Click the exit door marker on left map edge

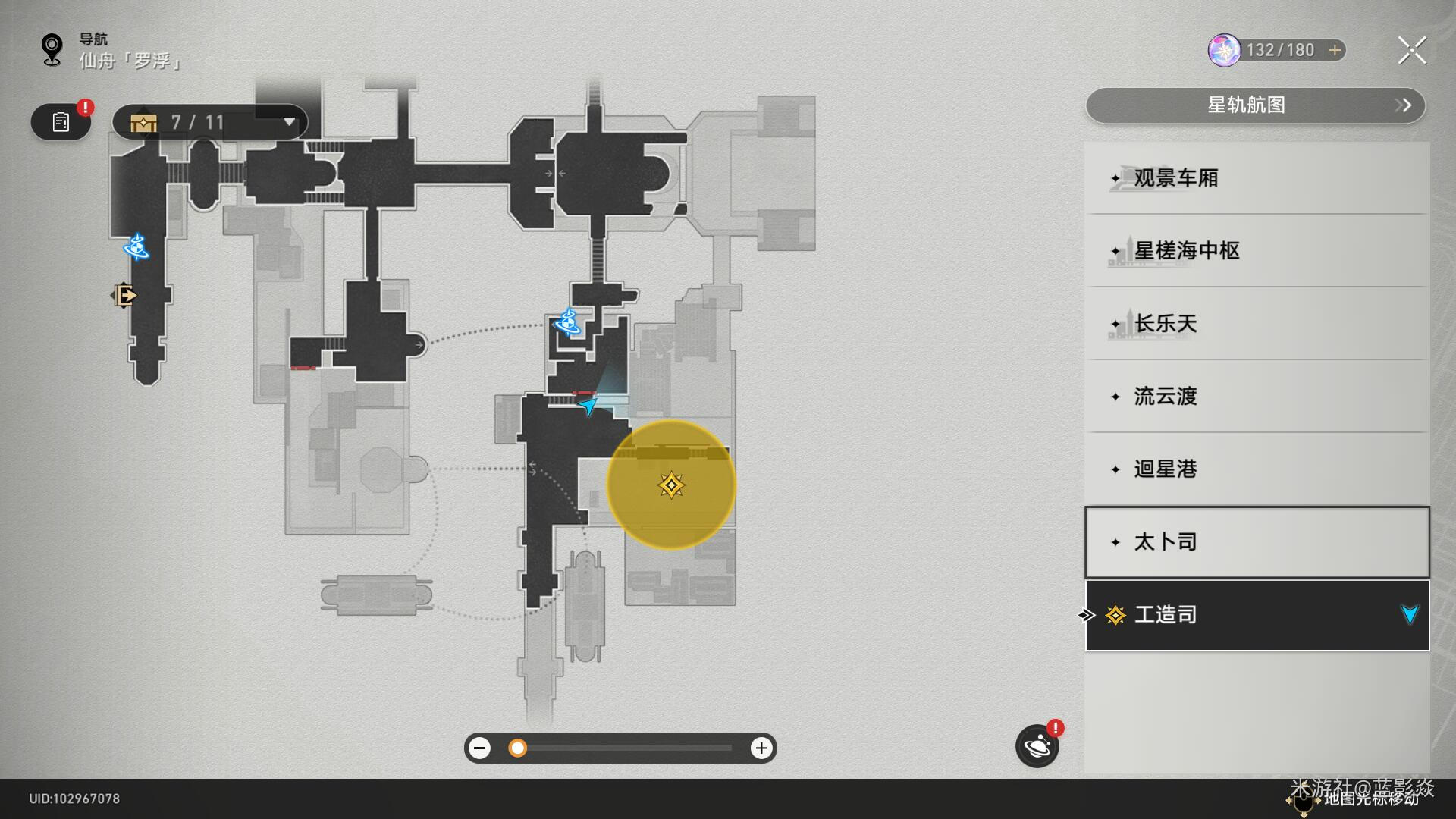pos(125,295)
